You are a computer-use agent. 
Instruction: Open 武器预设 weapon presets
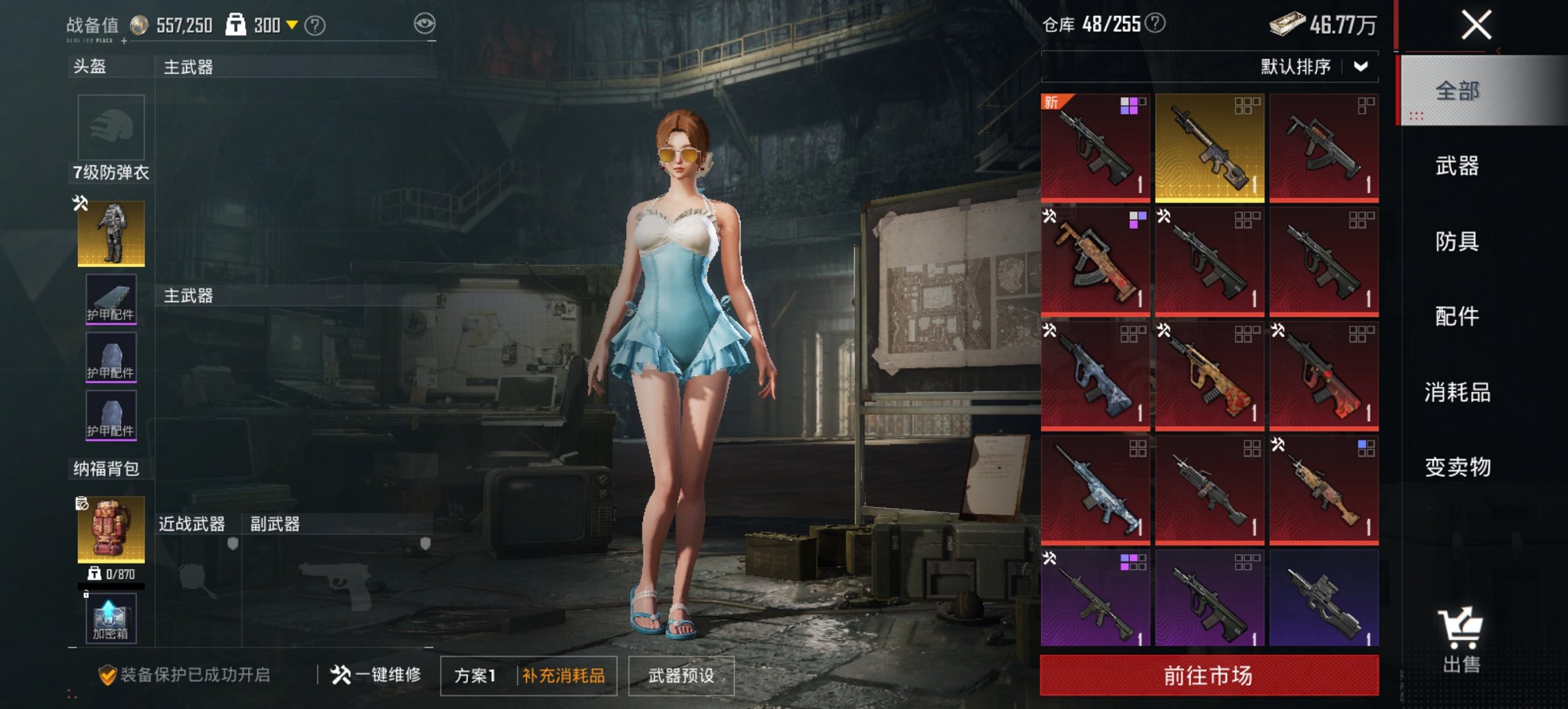(x=681, y=675)
